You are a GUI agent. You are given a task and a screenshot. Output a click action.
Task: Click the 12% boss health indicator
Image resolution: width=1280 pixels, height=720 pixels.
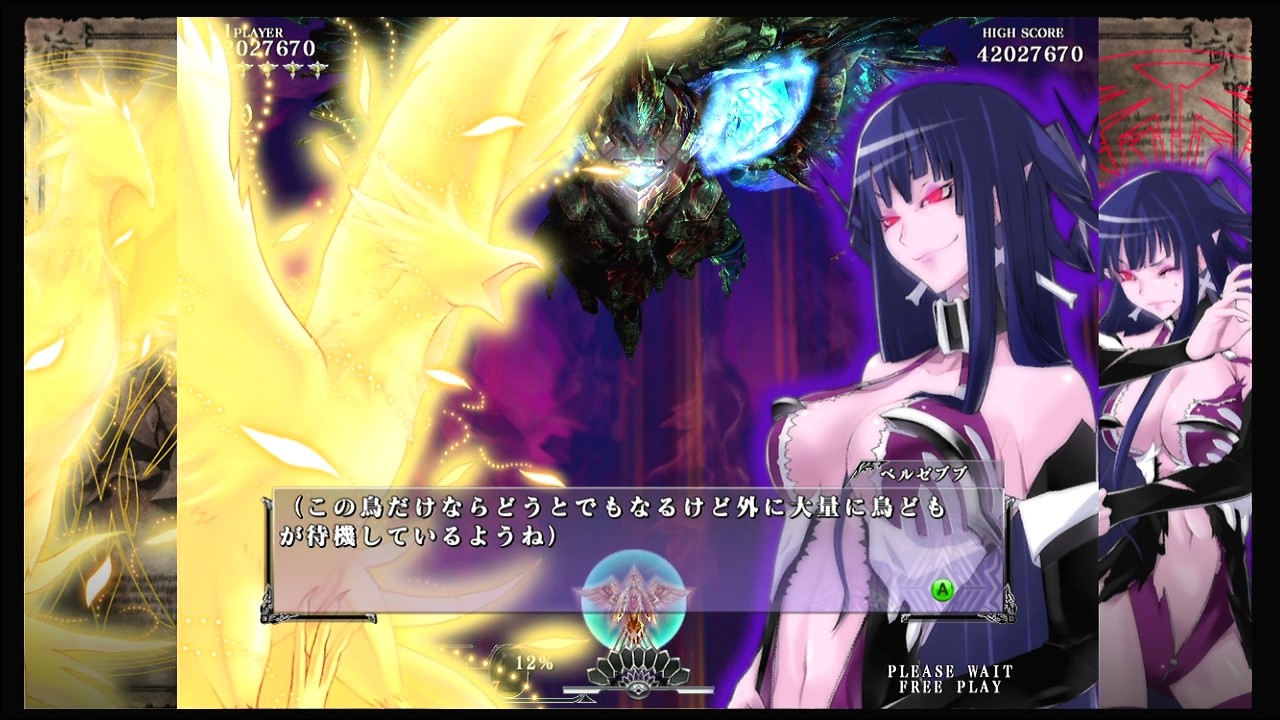coord(534,663)
